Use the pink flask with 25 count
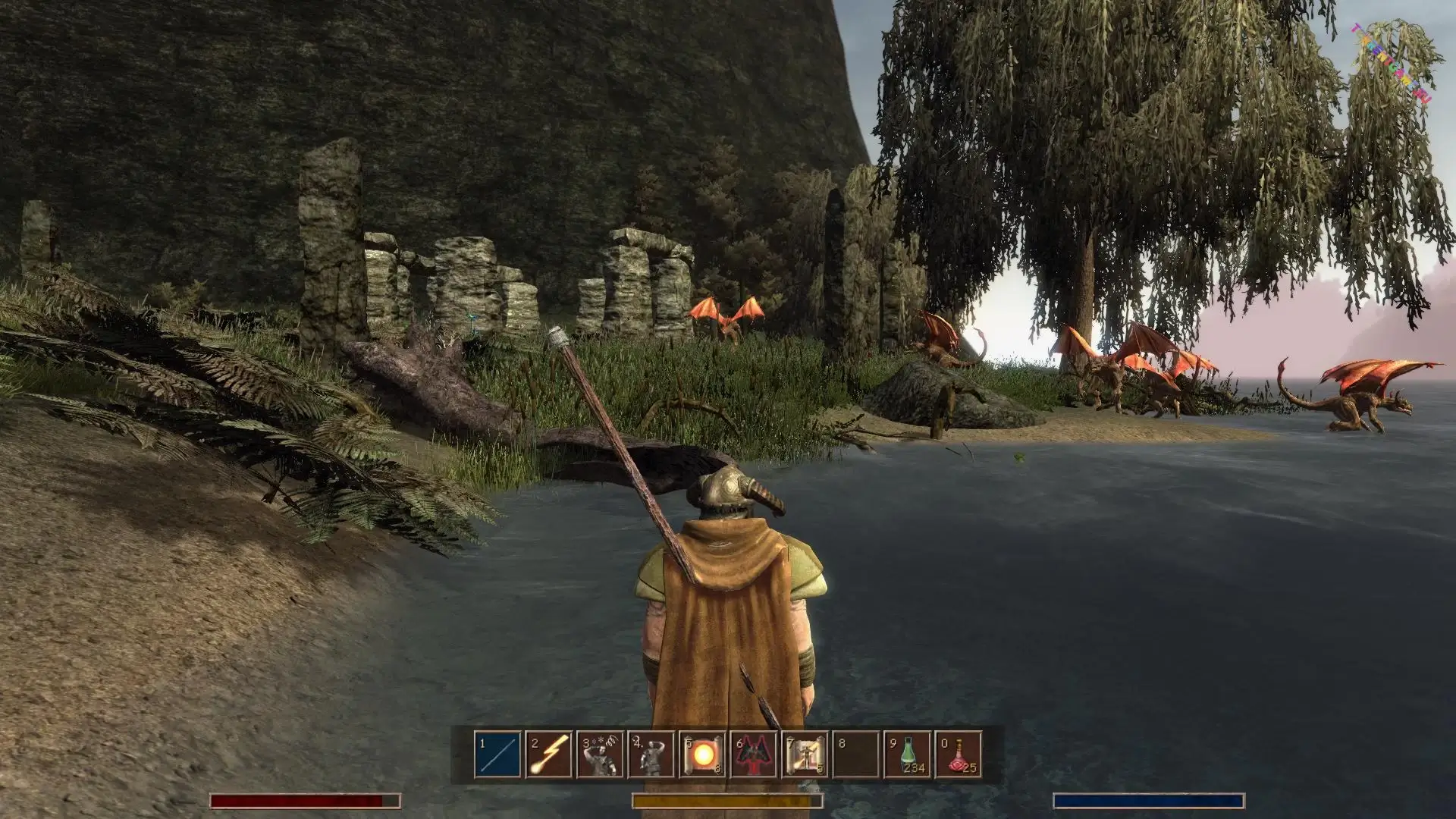Screen dimensions: 1456x819 [x=959, y=755]
